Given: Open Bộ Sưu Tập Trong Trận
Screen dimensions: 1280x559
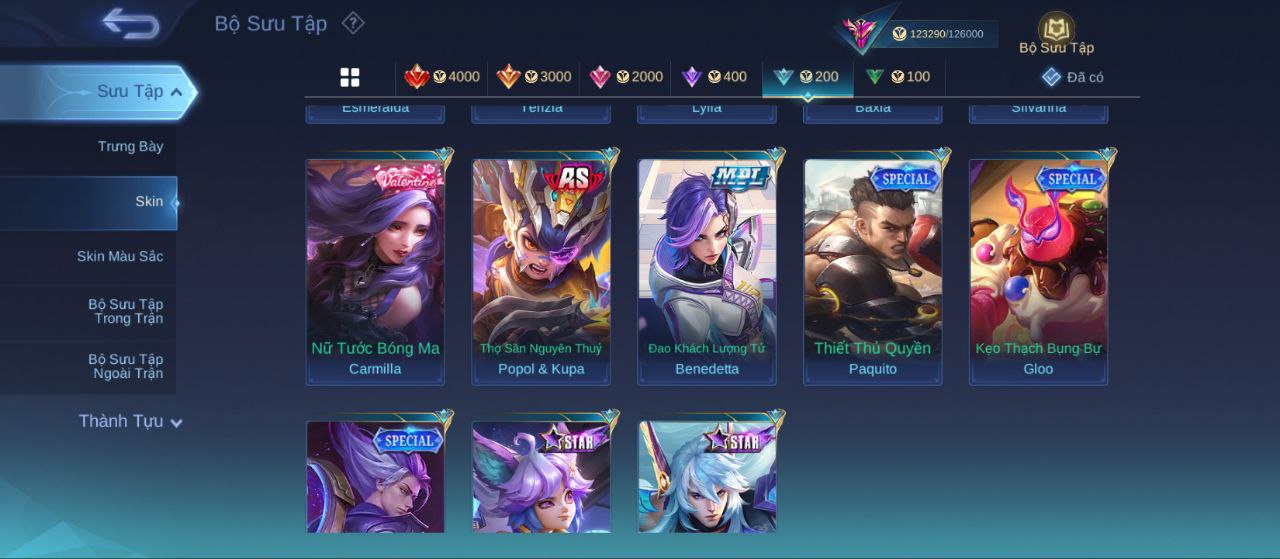Looking at the screenshot, I should pyautogui.click(x=125, y=311).
